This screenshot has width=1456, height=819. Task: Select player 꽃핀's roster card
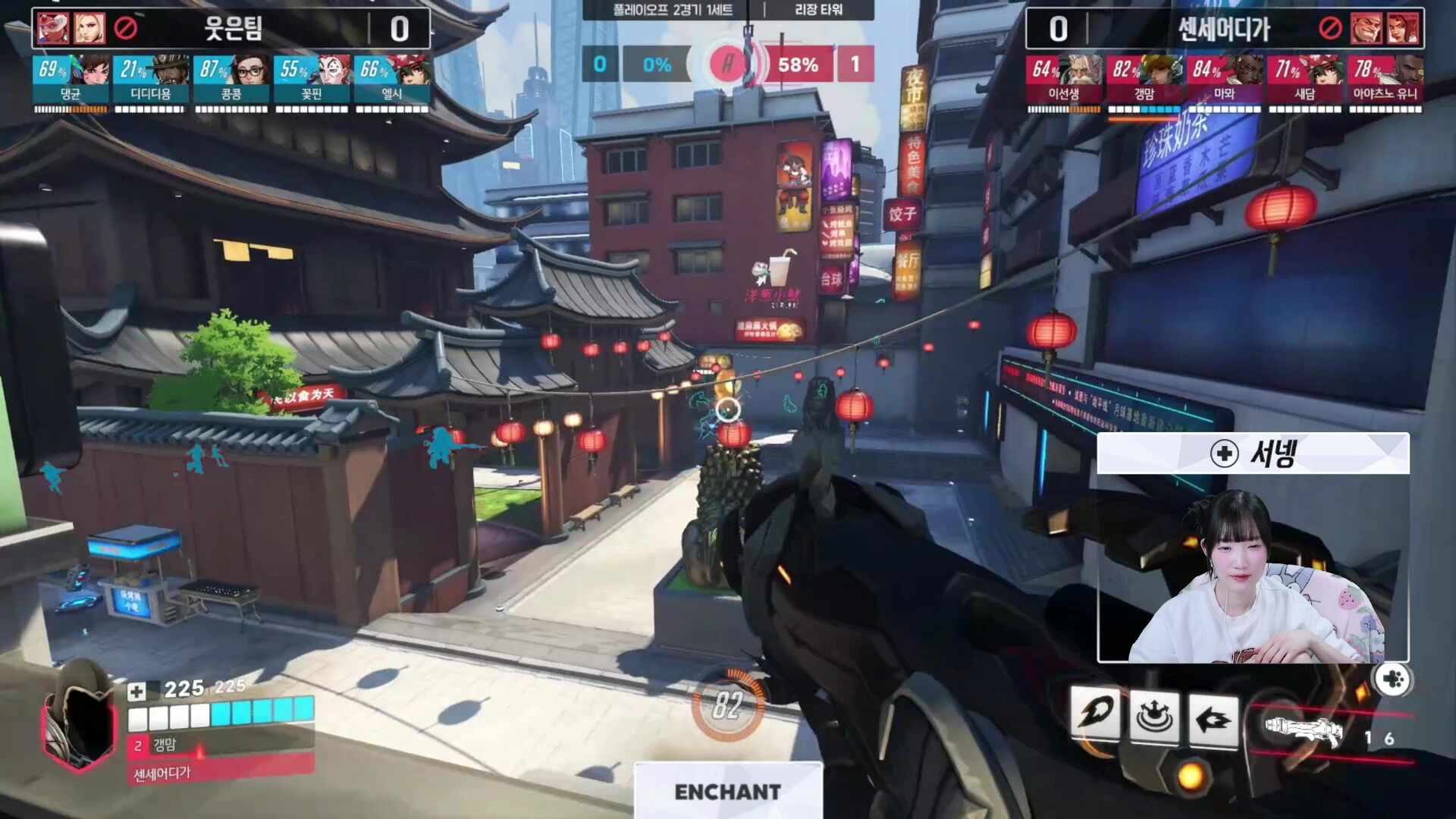pyautogui.click(x=312, y=79)
